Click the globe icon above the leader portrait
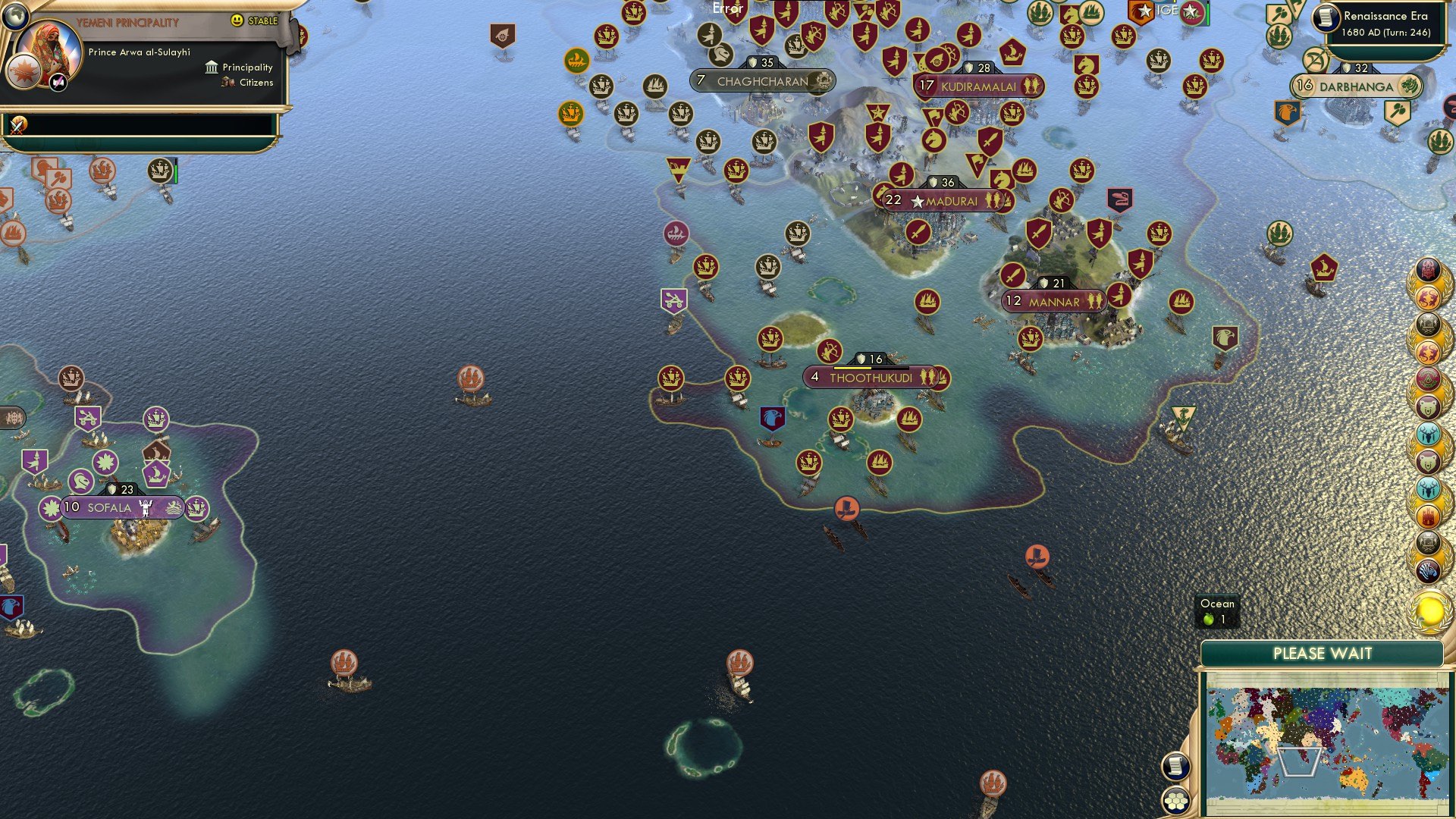Image resolution: width=1456 pixels, height=819 pixels. click(17, 15)
